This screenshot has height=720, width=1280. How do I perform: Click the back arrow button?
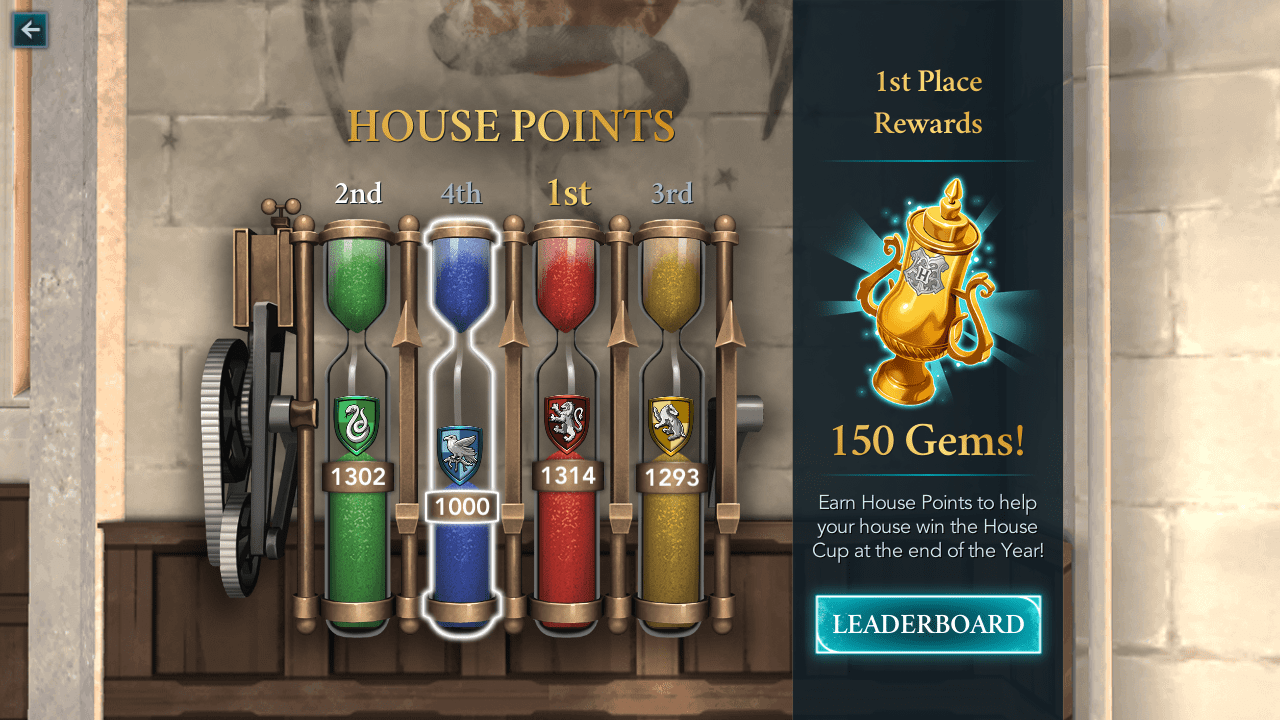30,29
